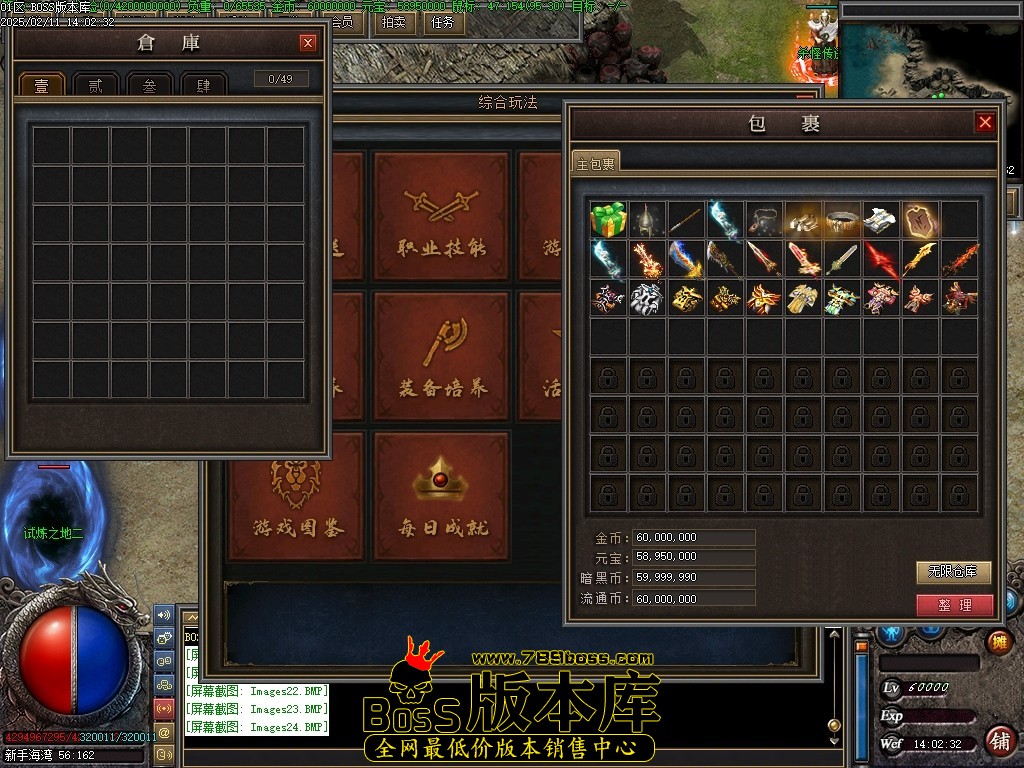Pick the helmet item in the bag

click(647, 219)
